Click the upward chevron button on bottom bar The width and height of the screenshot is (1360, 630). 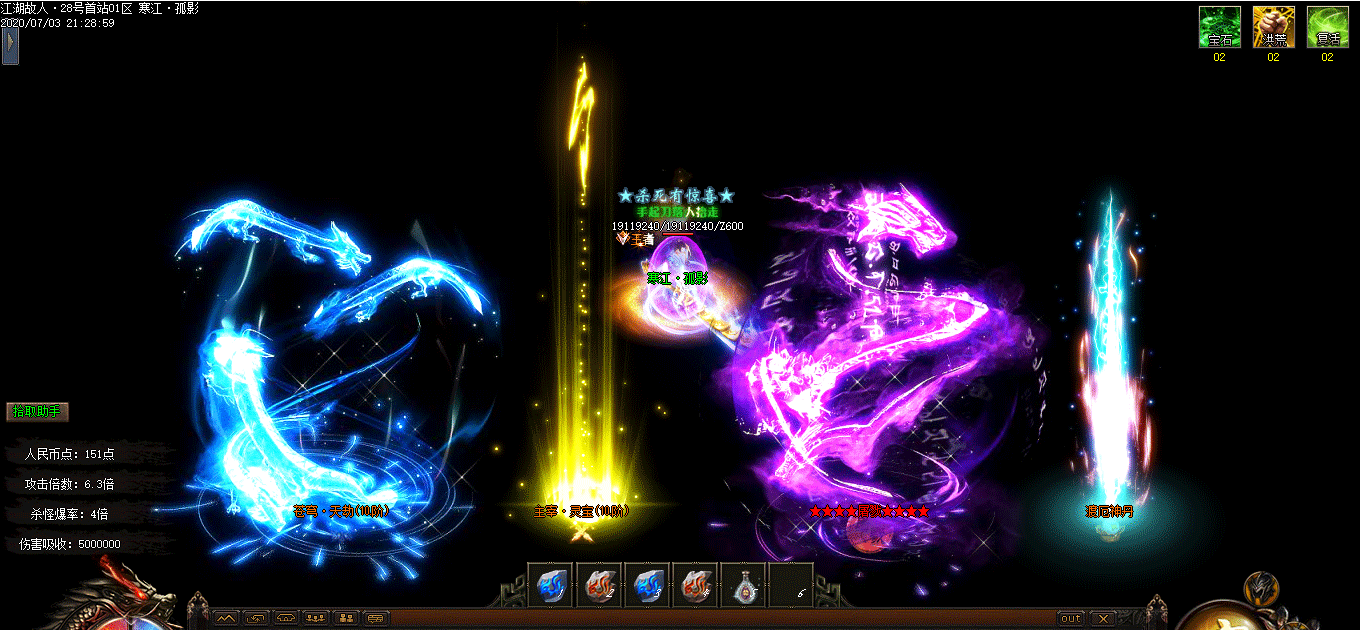[226, 618]
